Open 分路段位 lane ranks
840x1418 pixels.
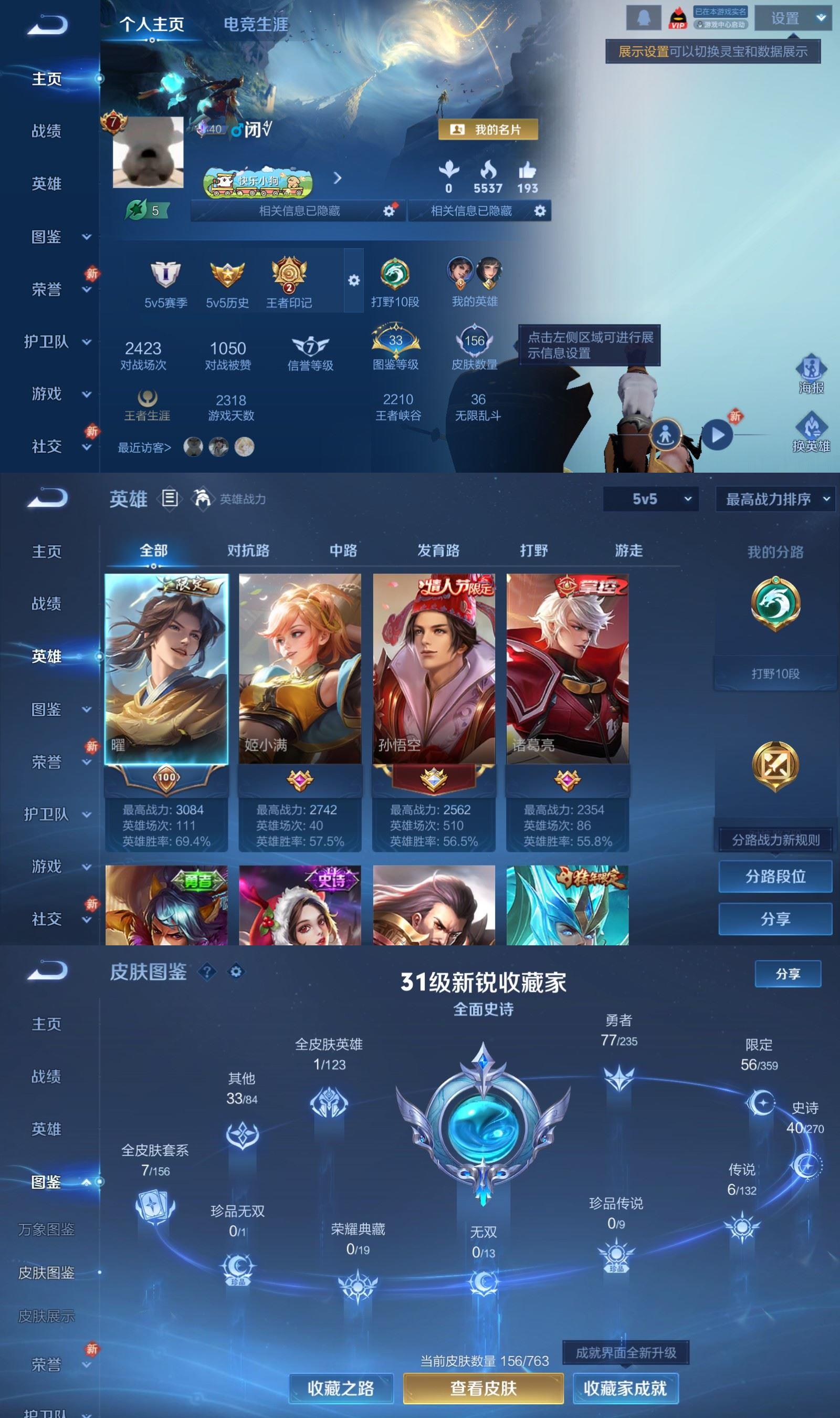tap(775, 877)
